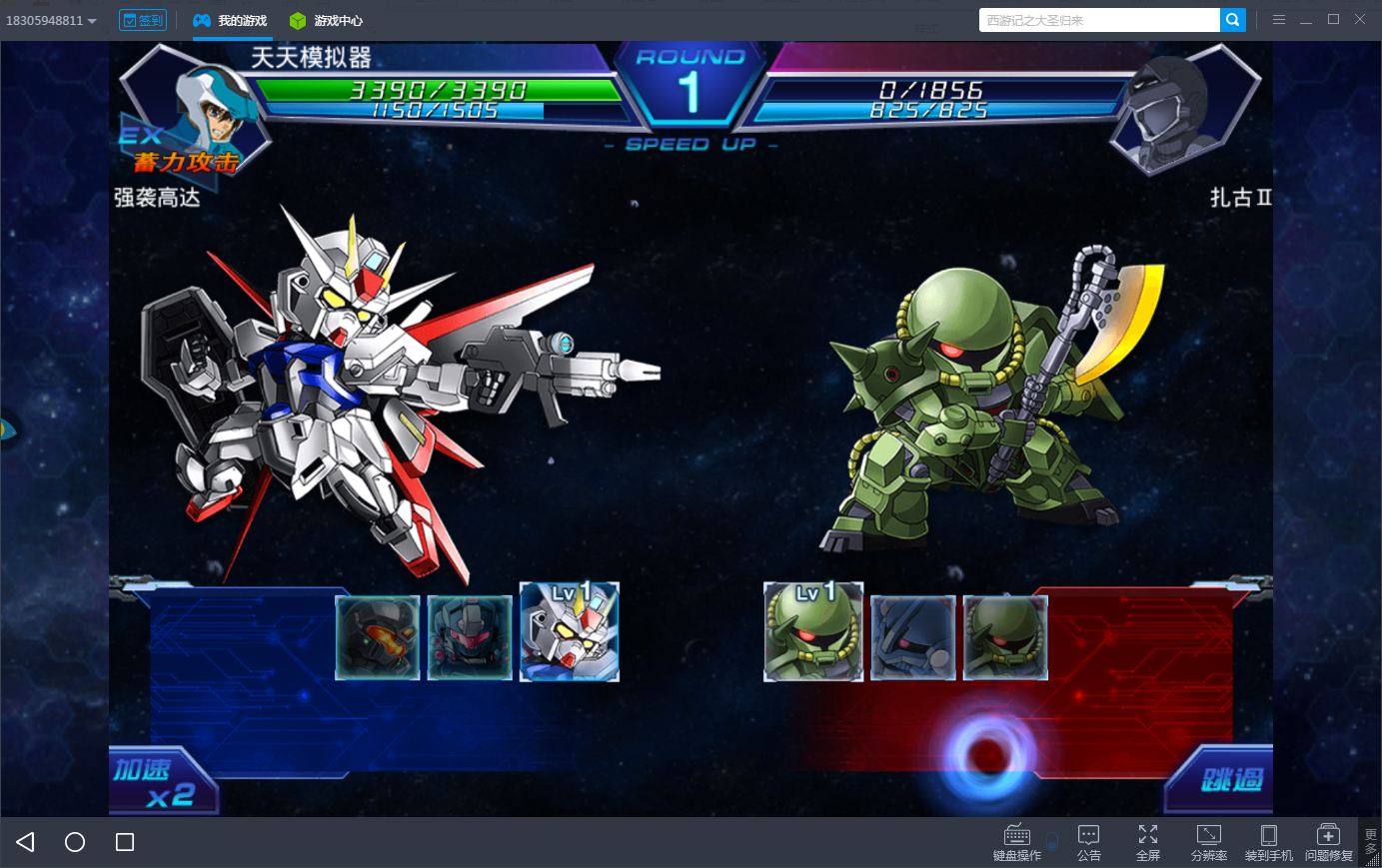1382x868 pixels.
Task: Select the Lv1 green Zaku unit portrait
Action: click(813, 632)
